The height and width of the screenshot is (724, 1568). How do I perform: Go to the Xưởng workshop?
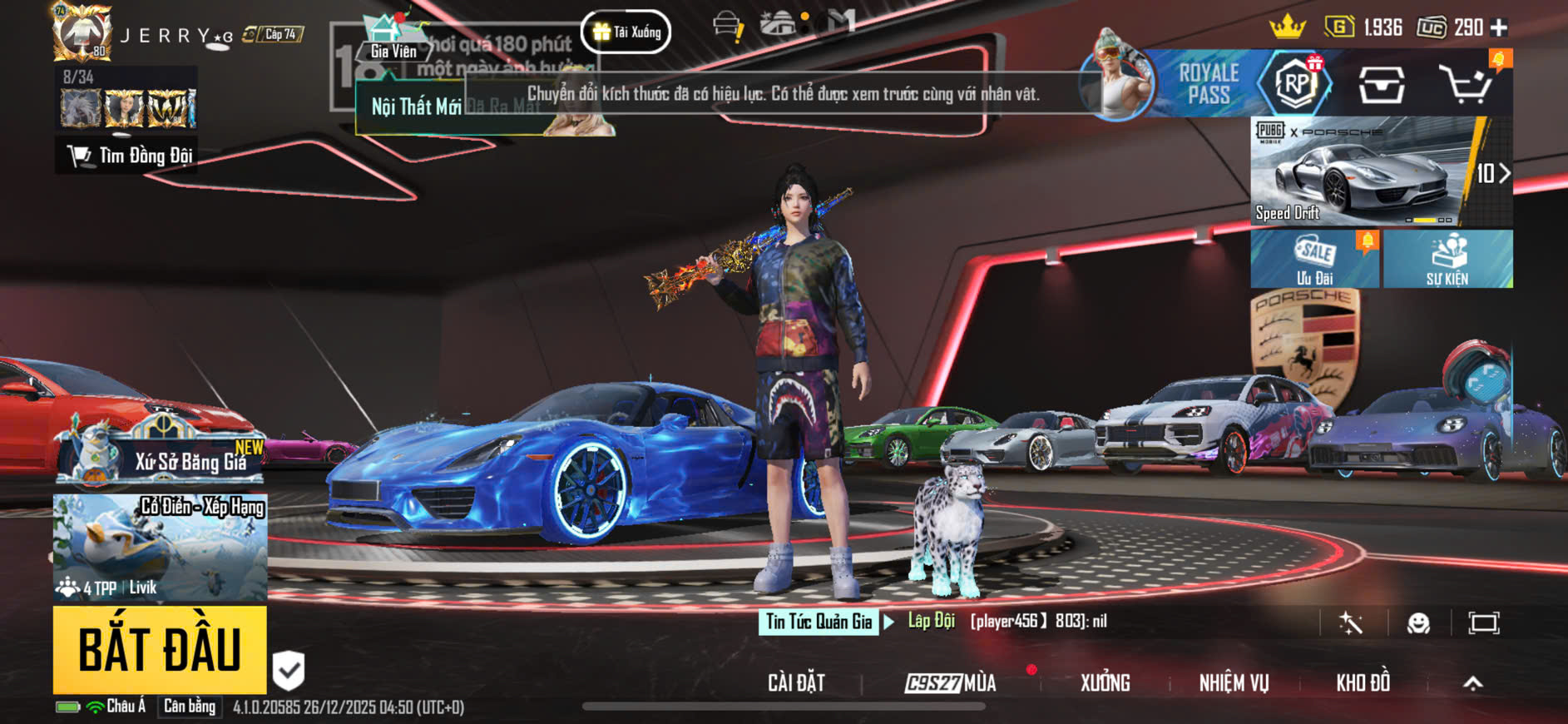[x=1105, y=683]
